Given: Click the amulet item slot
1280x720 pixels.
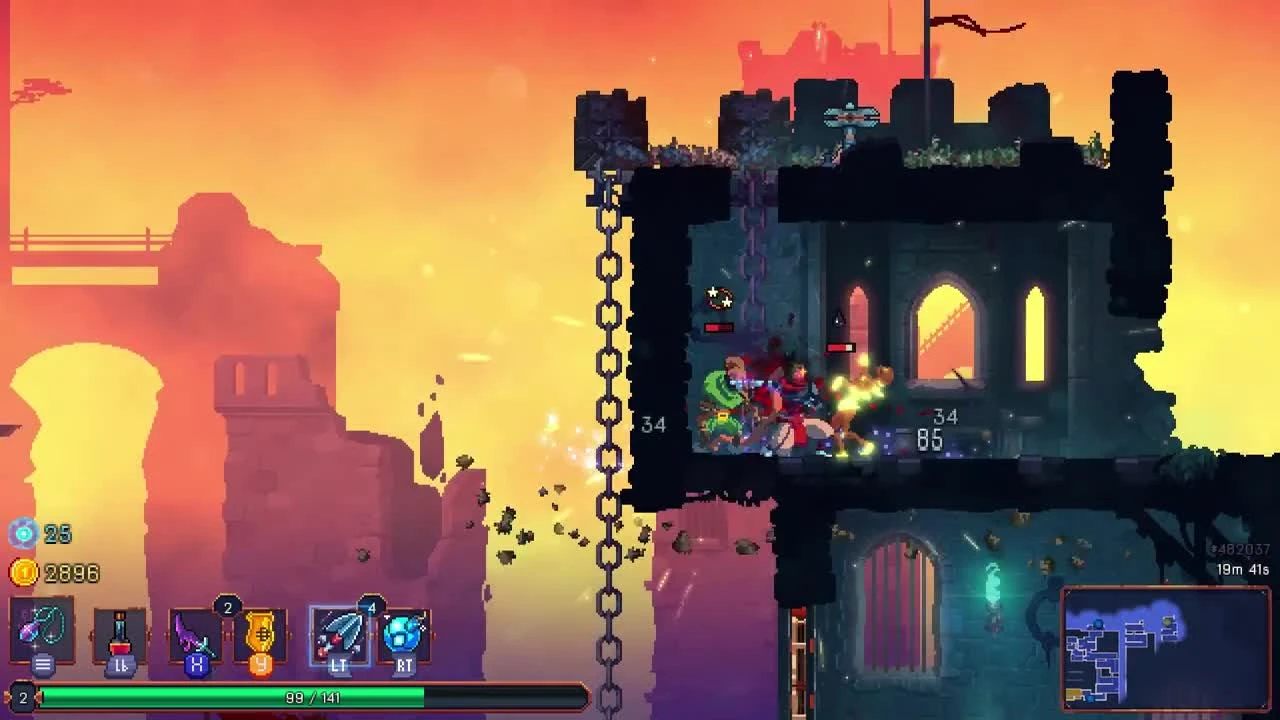Looking at the screenshot, I should [x=42, y=632].
